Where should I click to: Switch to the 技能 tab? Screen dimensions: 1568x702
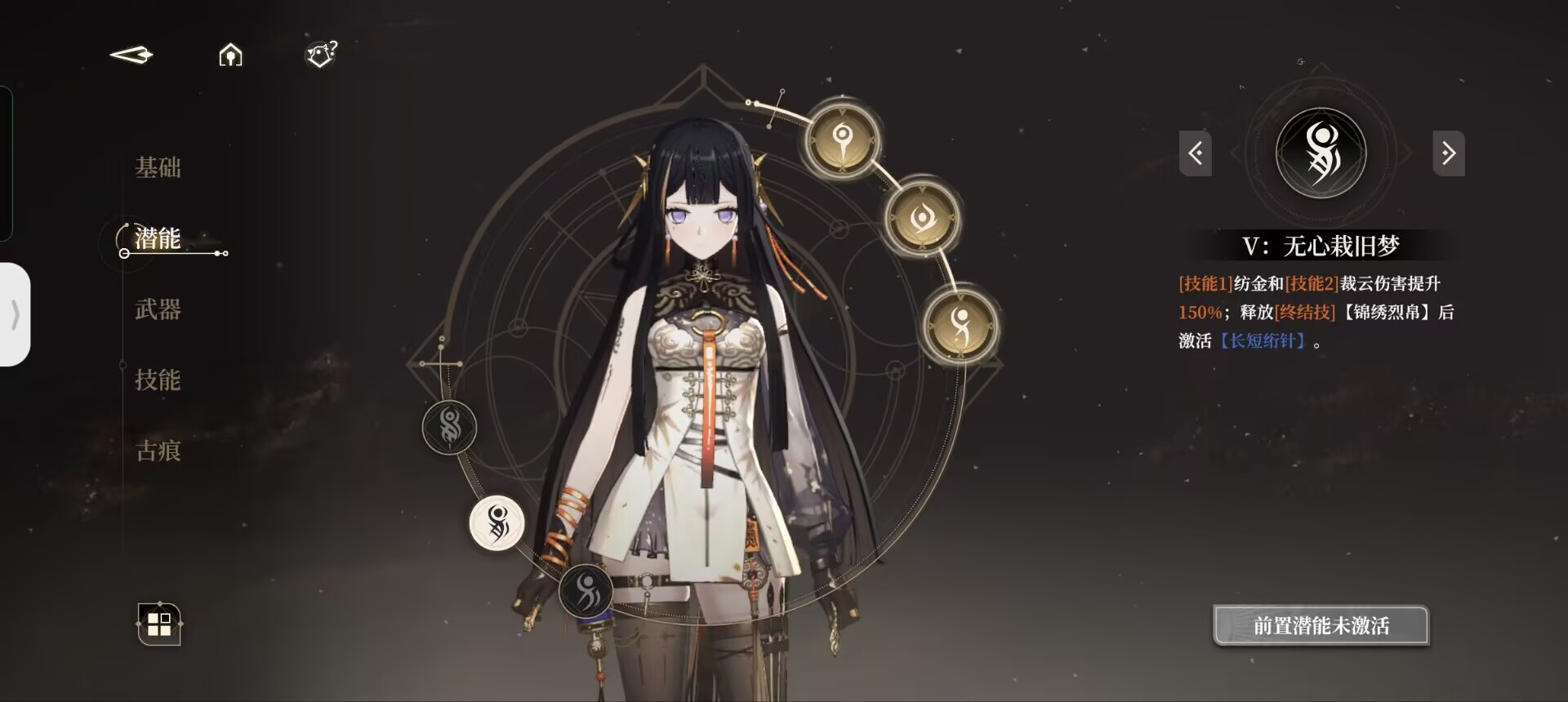pyautogui.click(x=158, y=380)
